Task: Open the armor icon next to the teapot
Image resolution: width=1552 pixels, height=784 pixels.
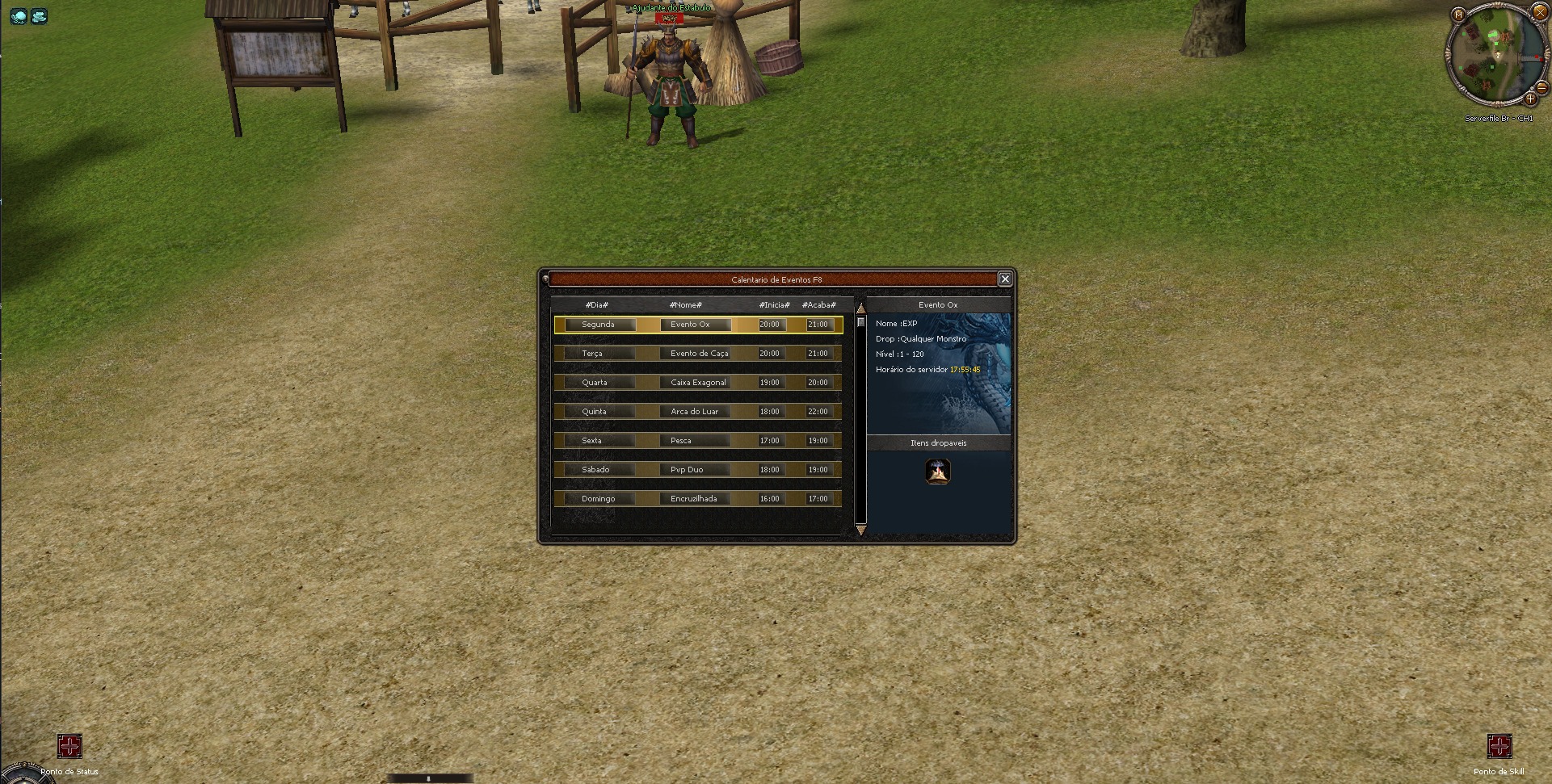Action: (39, 16)
